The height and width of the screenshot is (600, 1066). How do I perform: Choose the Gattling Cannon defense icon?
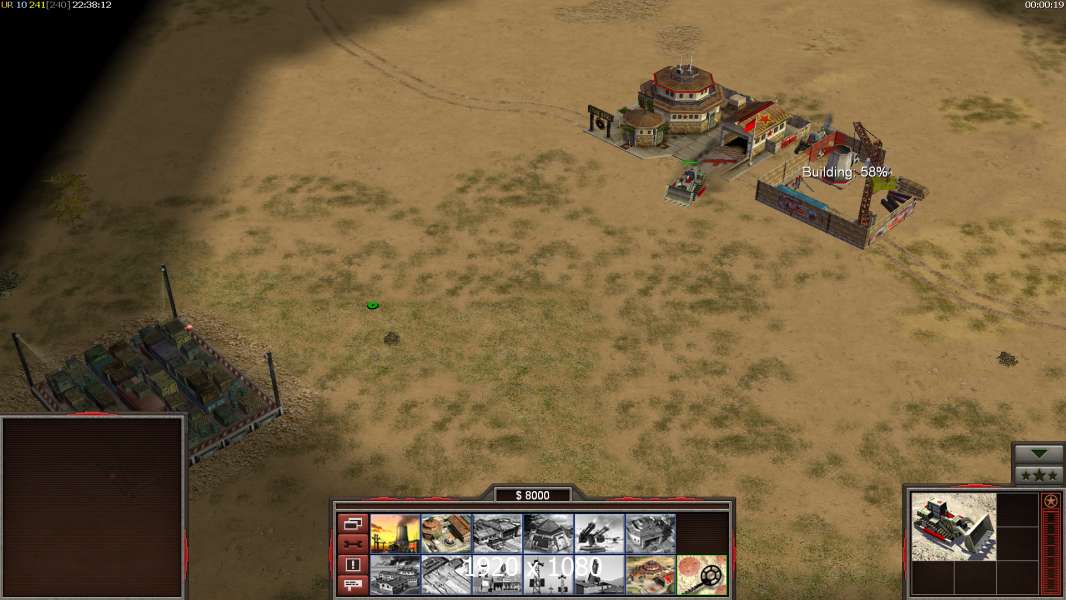coord(599,534)
